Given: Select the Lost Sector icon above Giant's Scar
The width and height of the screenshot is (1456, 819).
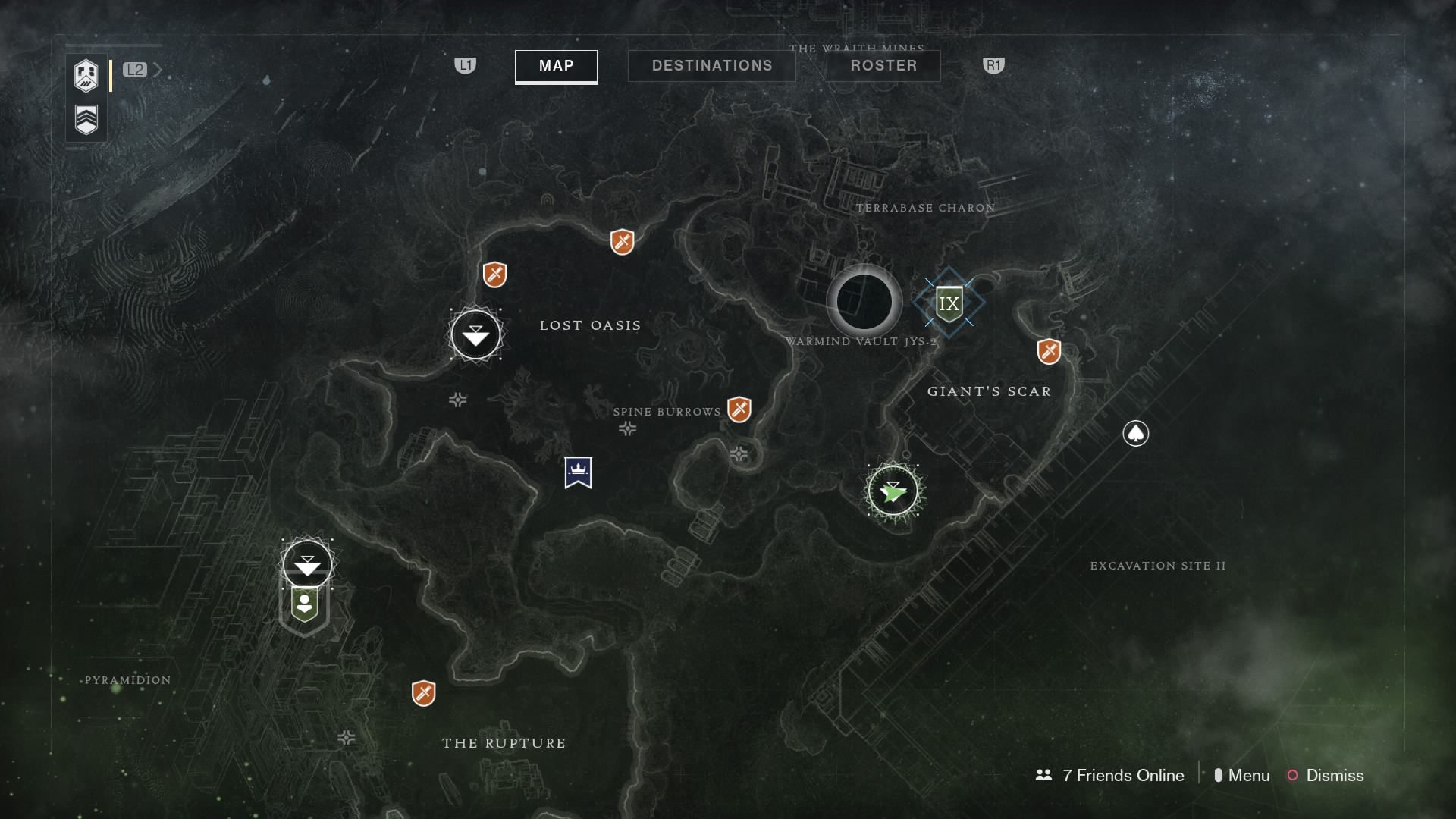Looking at the screenshot, I should click(1047, 350).
